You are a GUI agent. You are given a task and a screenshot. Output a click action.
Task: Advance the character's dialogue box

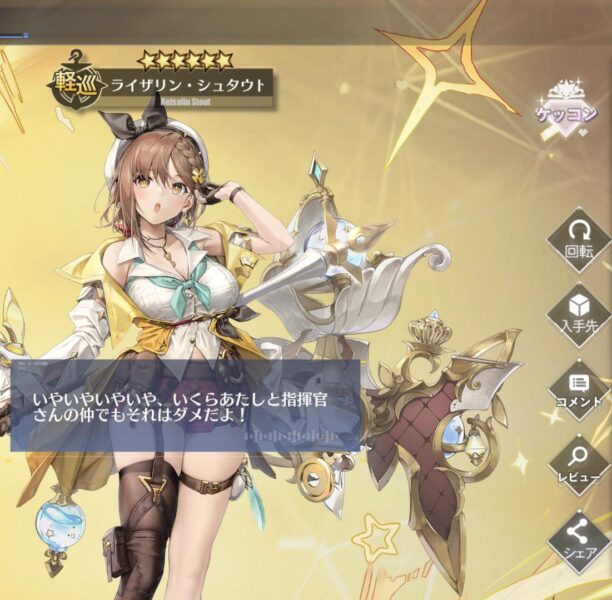click(185, 407)
